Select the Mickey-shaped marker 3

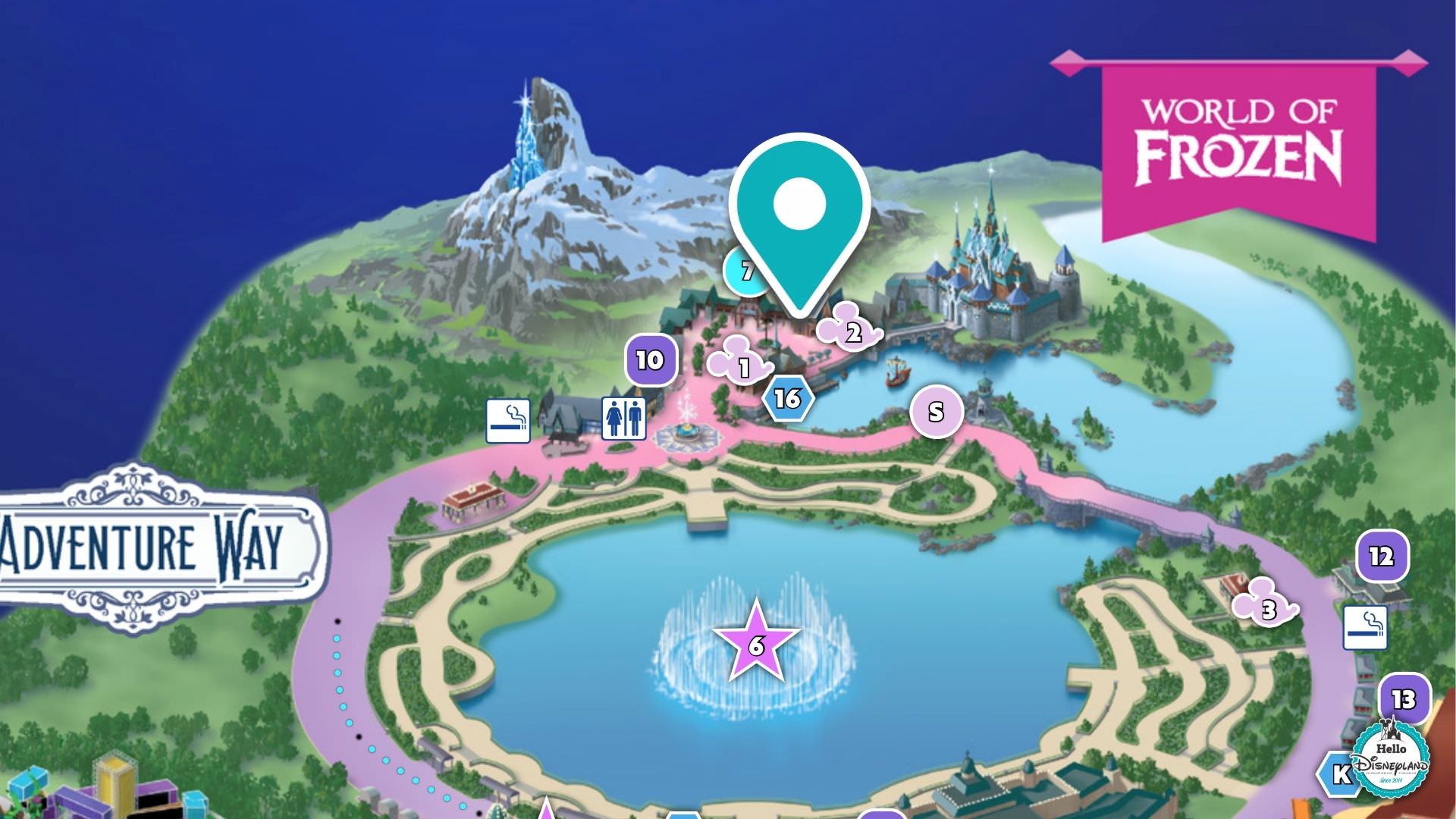1266,605
